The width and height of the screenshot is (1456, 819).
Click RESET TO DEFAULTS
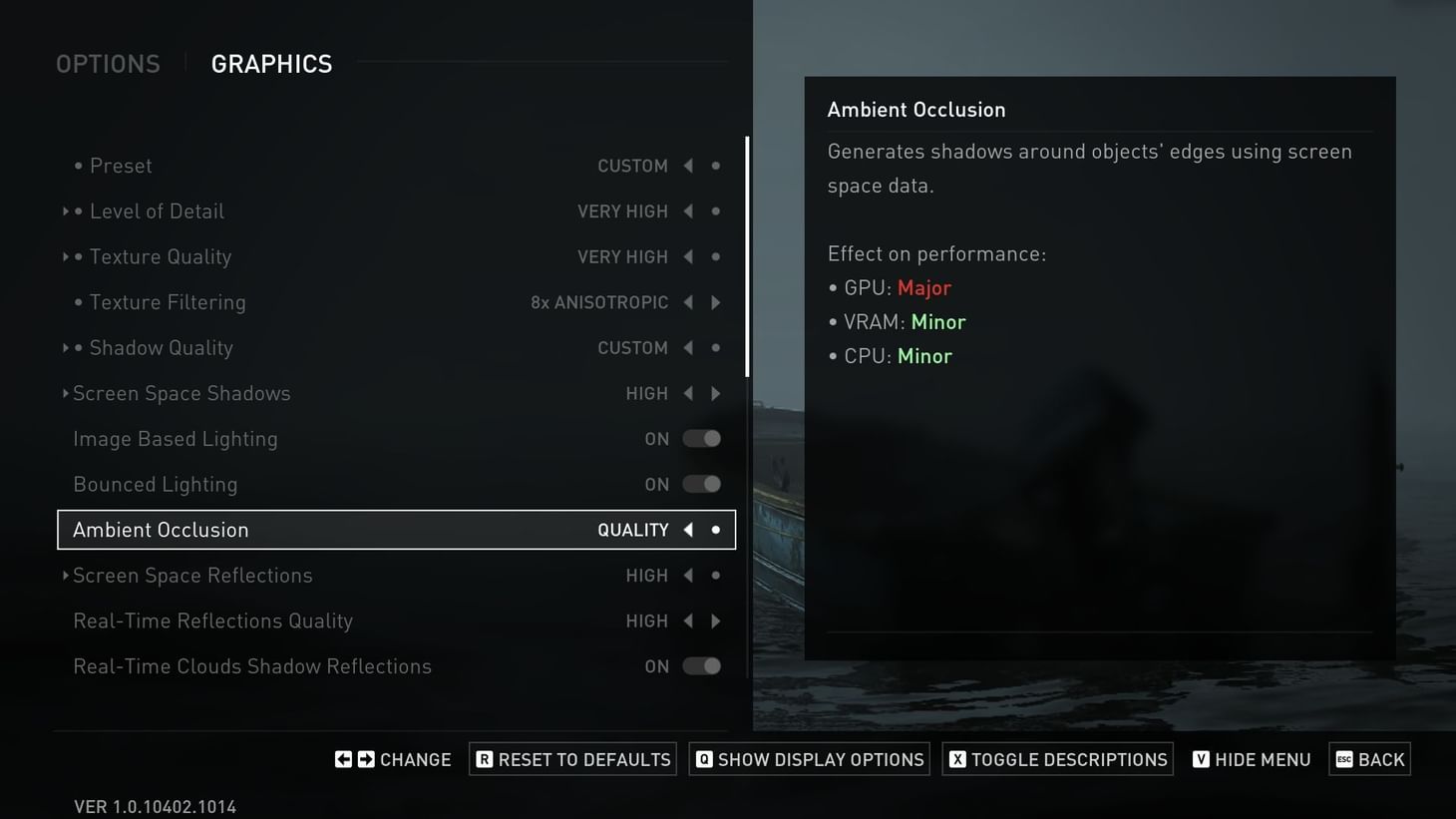(571, 758)
